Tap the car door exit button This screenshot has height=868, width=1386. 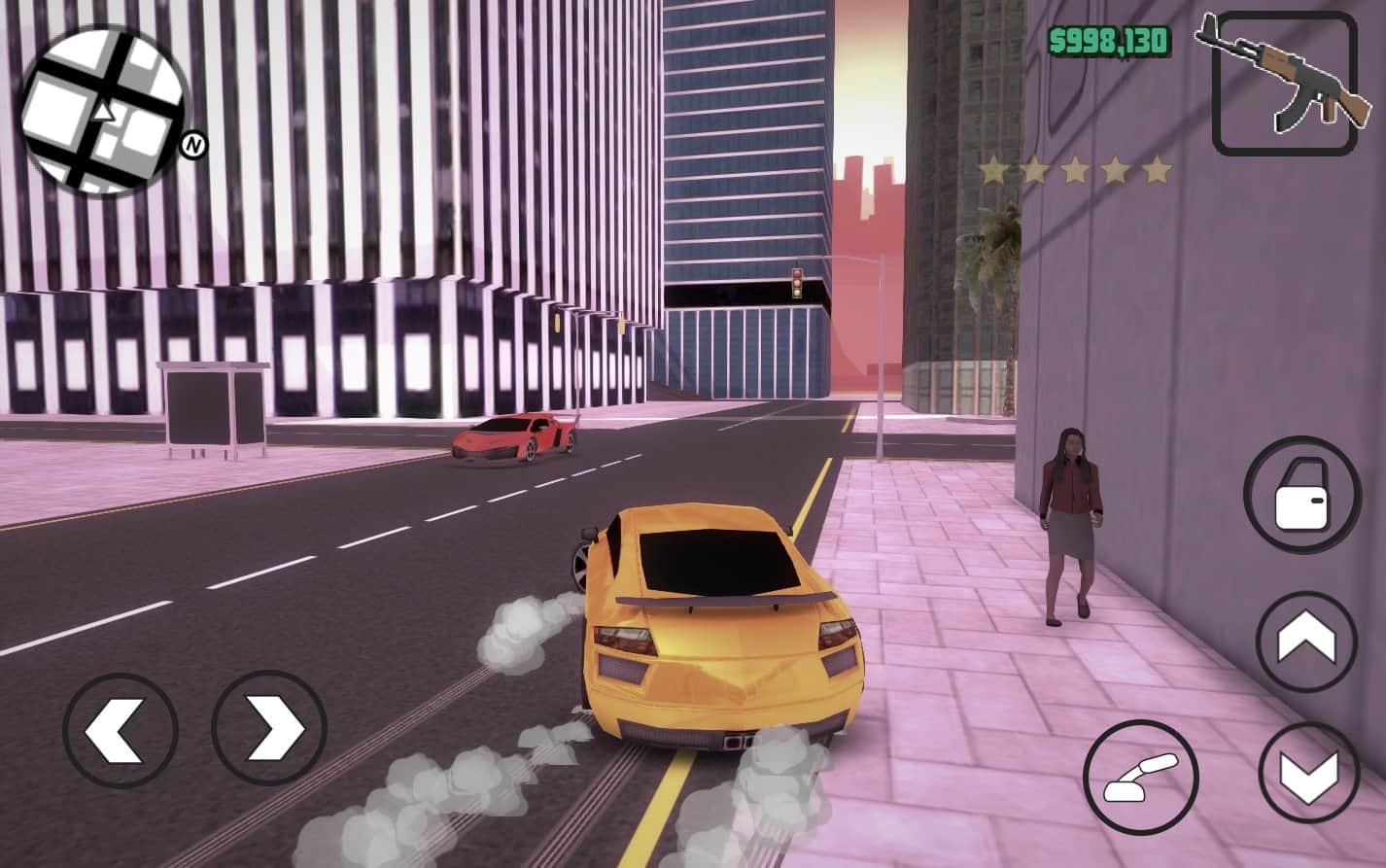click(x=1301, y=496)
